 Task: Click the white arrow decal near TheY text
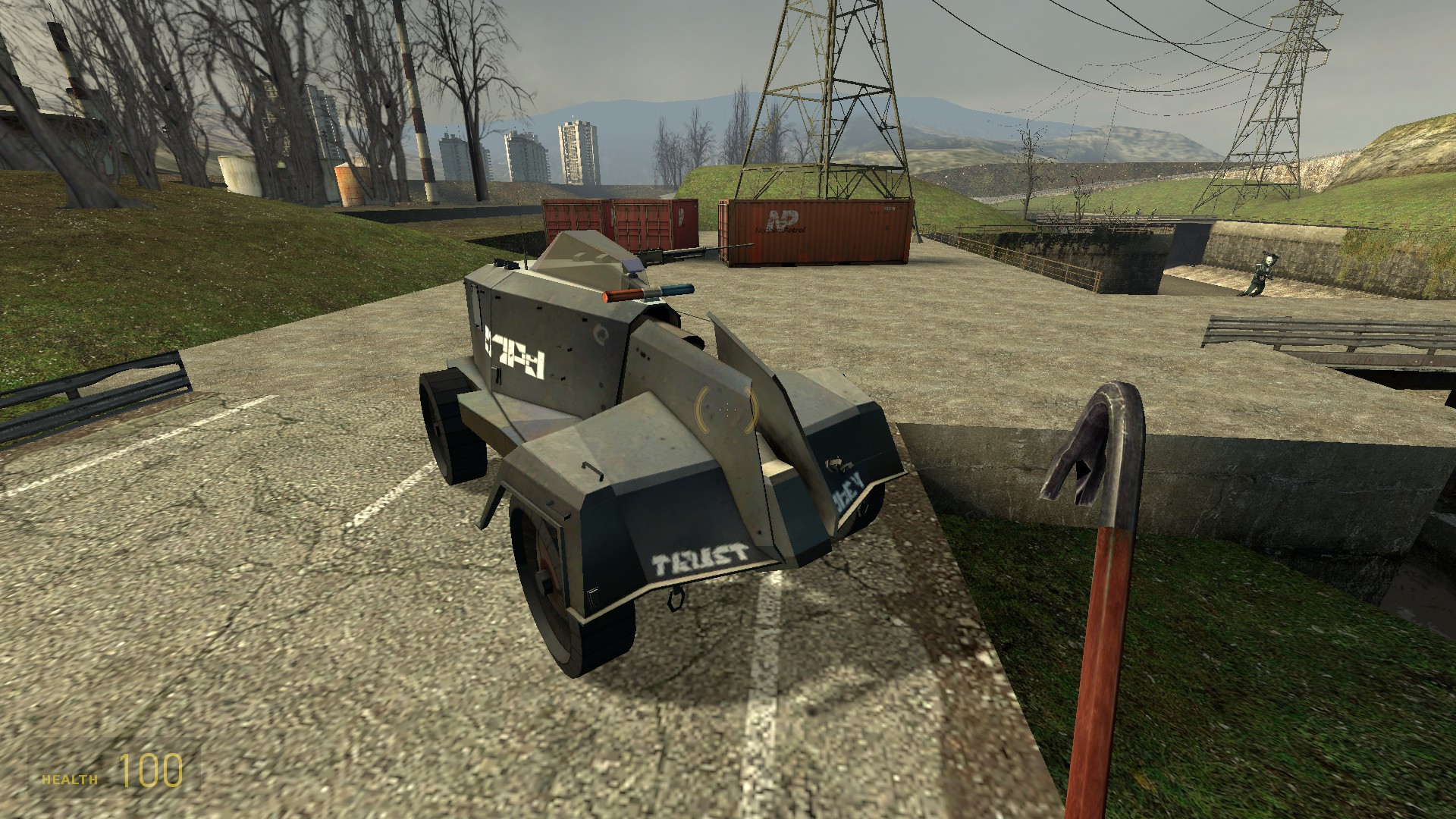click(x=836, y=463)
